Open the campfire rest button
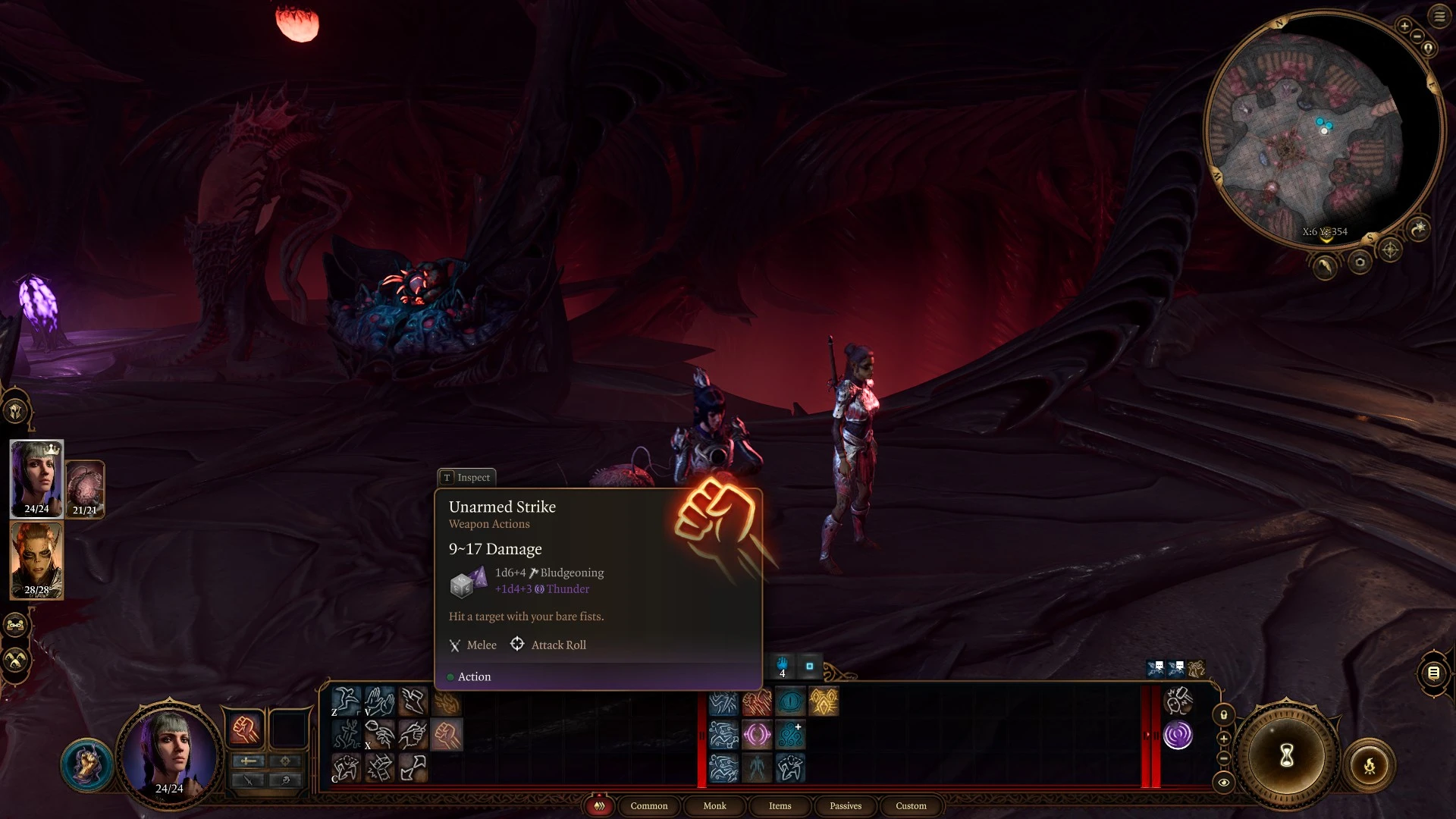The width and height of the screenshot is (1456, 819). click(x=1369, y=766)
